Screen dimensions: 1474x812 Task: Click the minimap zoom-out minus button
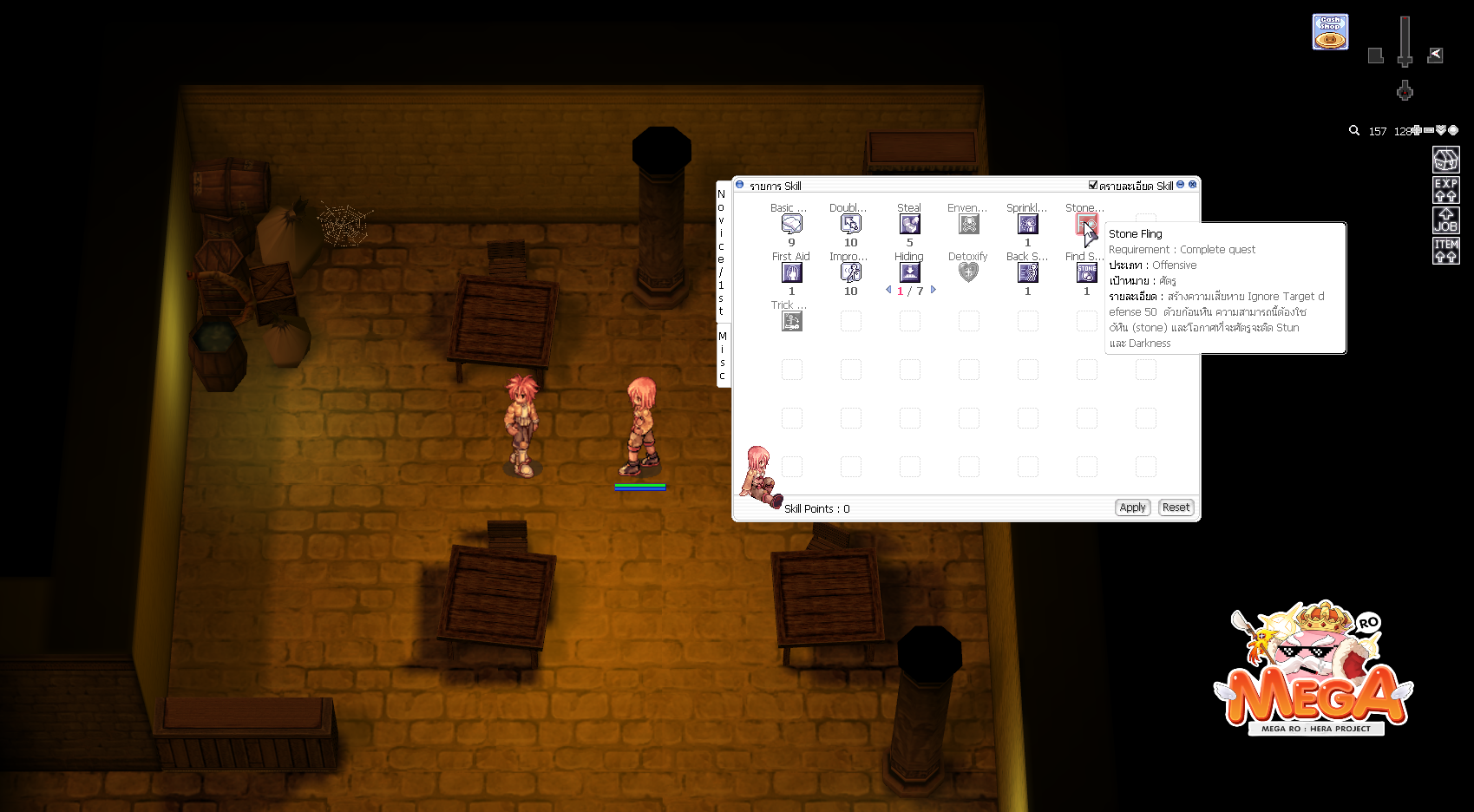coord(1429,130)
